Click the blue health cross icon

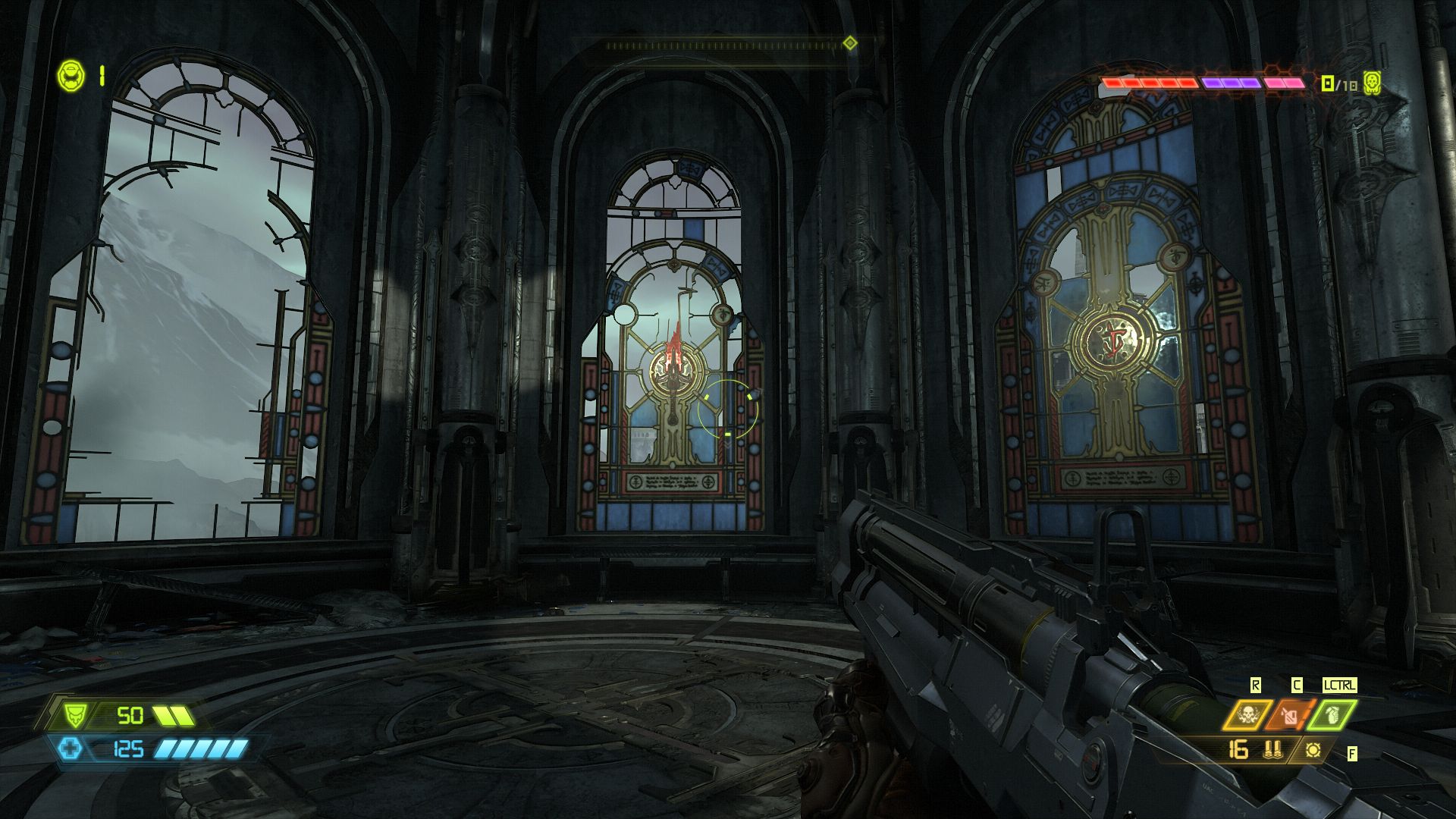[x=71, y=749]
